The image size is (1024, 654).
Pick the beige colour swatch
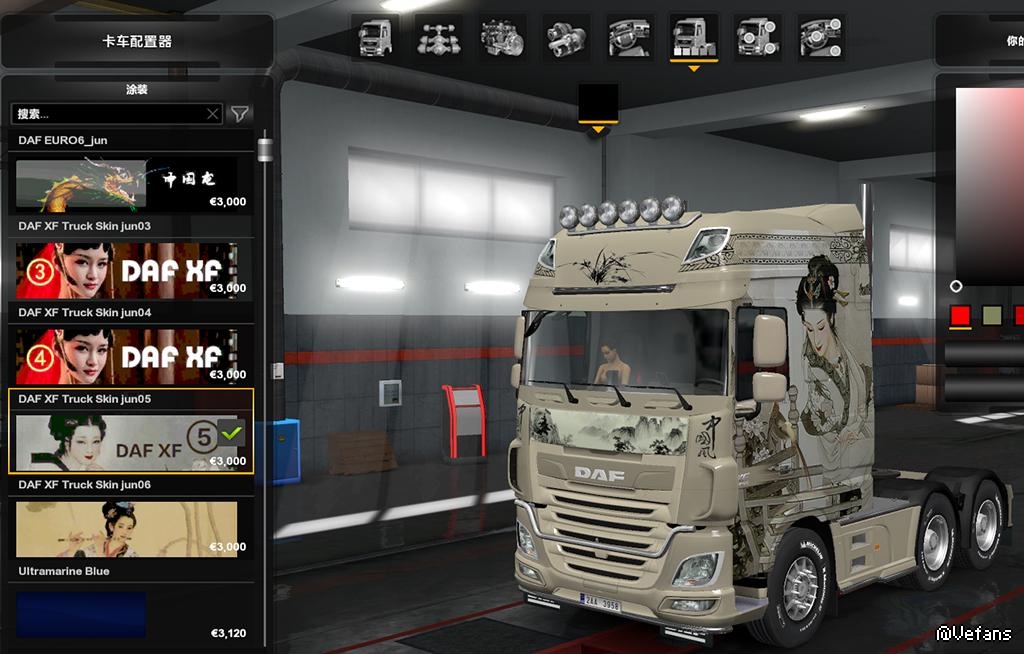pyautogui.click(x=991, y=316)
